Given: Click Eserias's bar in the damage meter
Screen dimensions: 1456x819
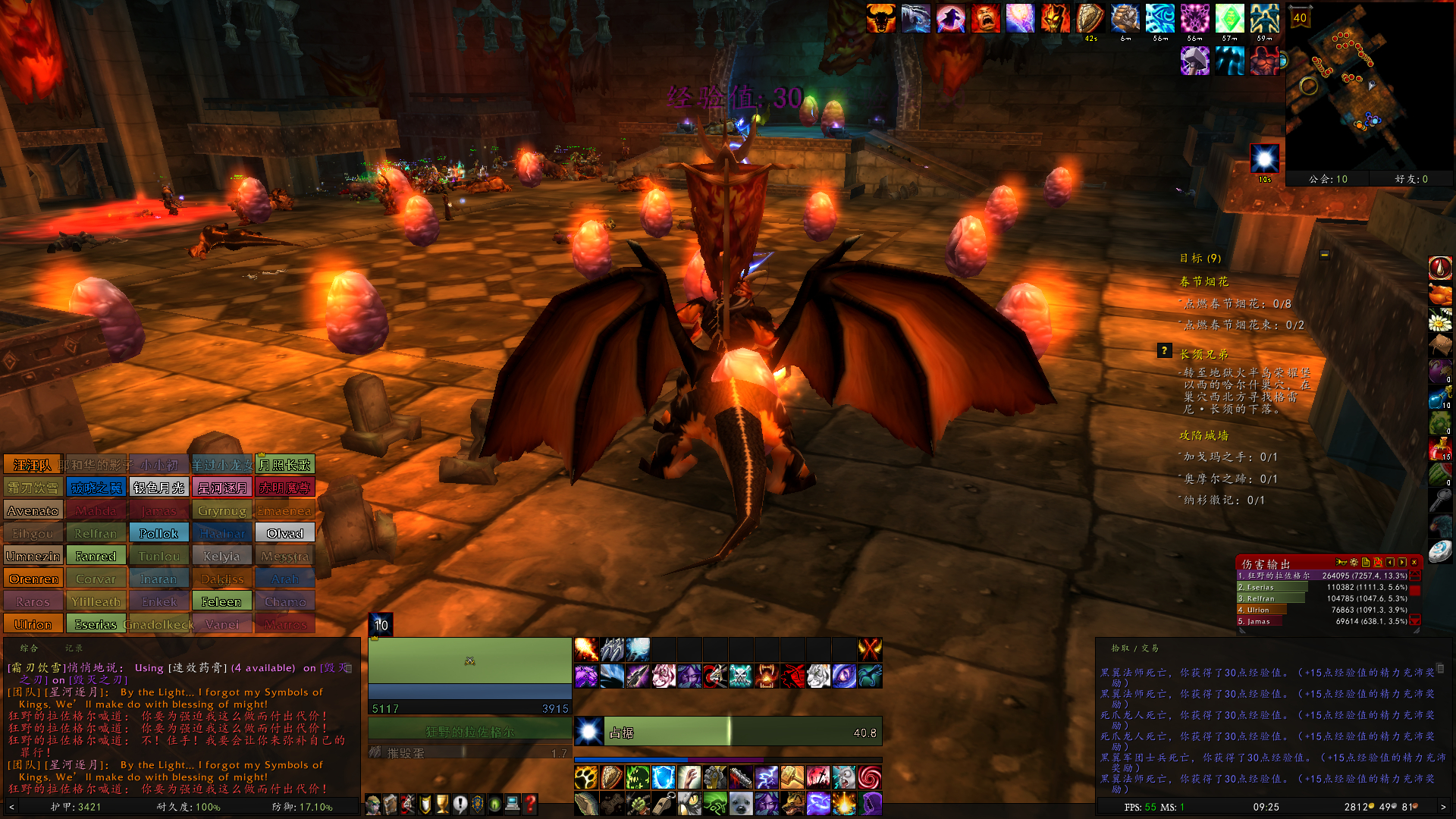Looking at the screenshot, I should coord(1272,587).
